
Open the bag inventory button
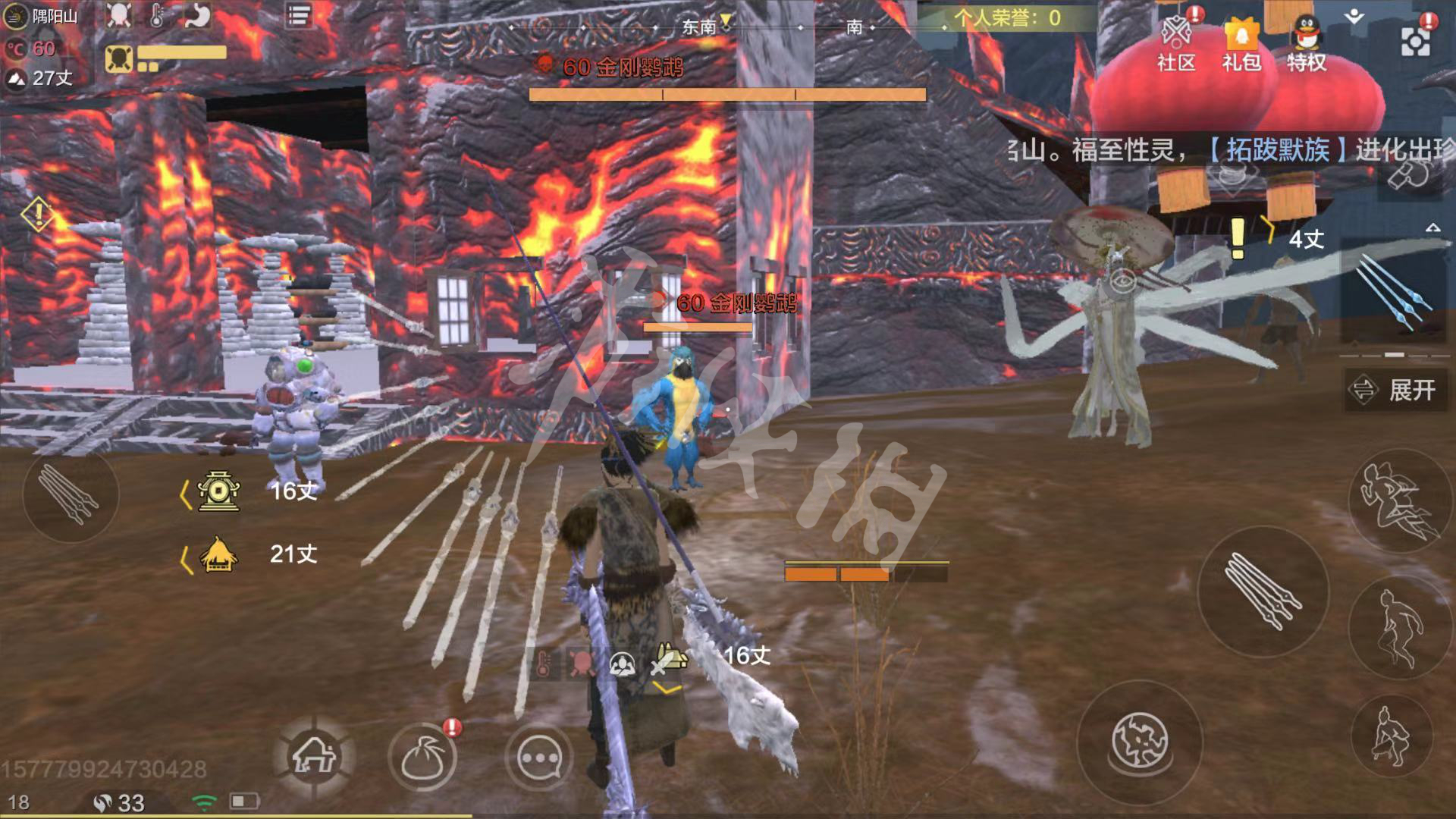[x=423, y=757]
